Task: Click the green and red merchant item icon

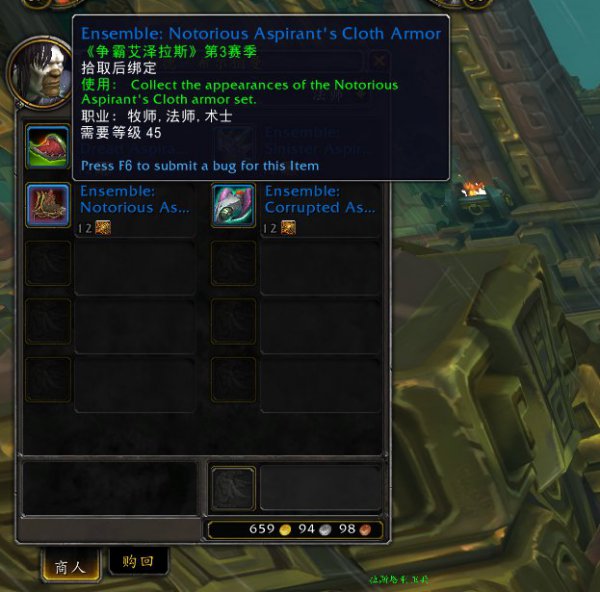Action: 48,145
